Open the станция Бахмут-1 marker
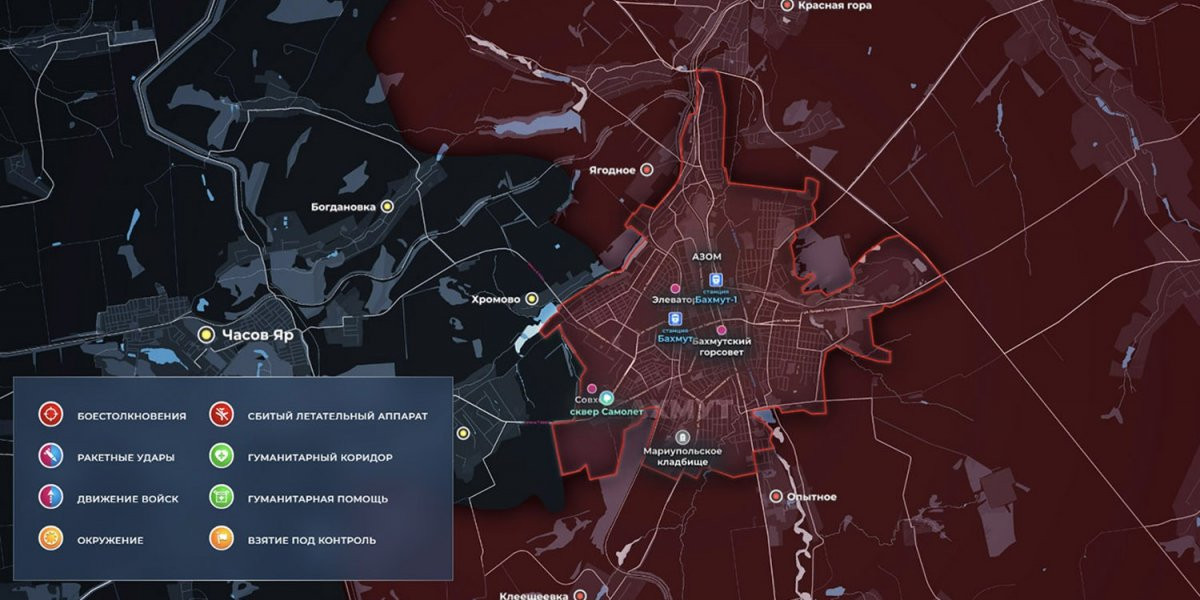The width and height of the screenshot is (1200, 600). [x=715, y=281]
